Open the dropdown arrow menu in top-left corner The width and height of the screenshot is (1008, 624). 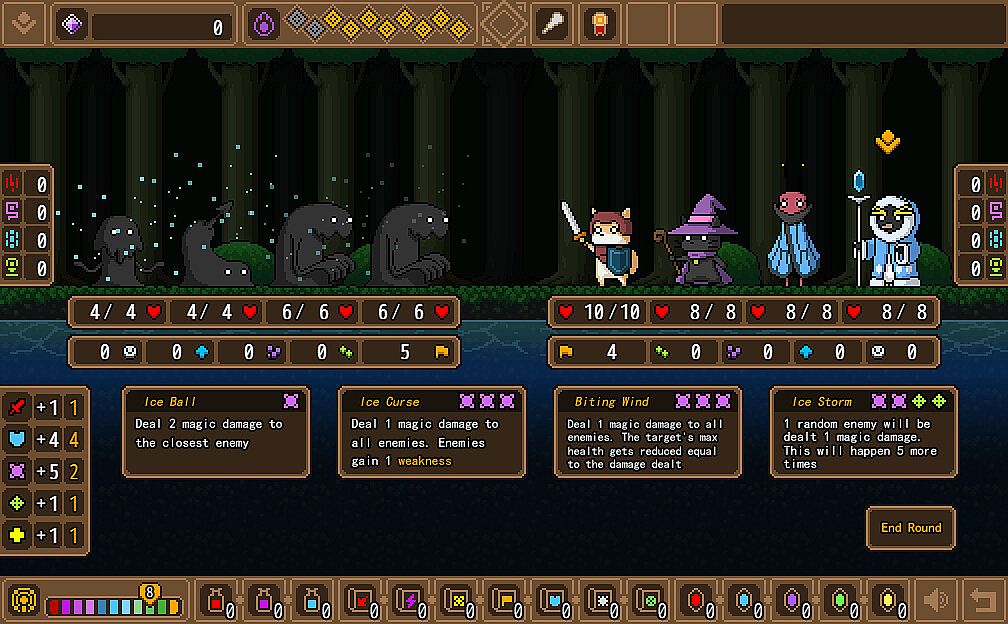click(x=24, y=24)
